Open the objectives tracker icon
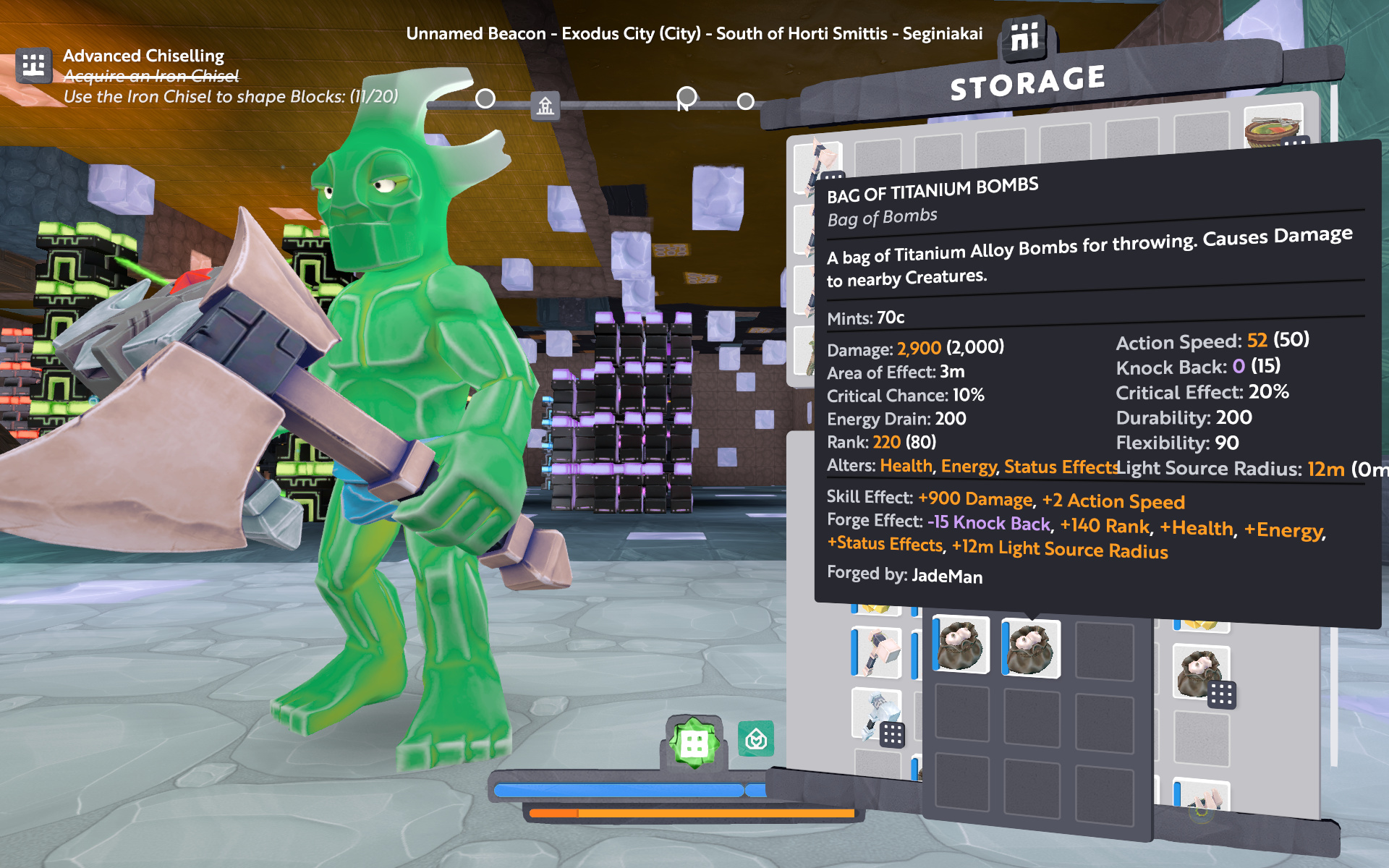1389x868 pixels. [33, 66]
